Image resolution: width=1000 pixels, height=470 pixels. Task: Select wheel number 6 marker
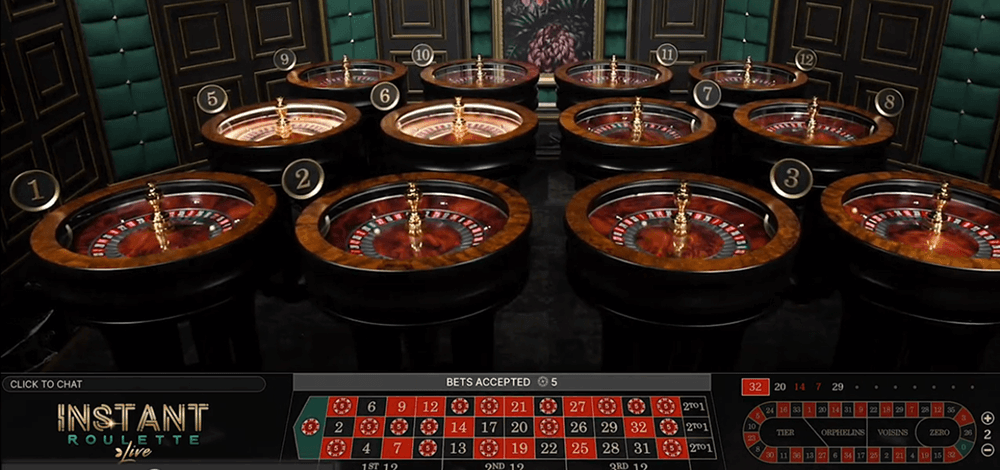(385, 96)
